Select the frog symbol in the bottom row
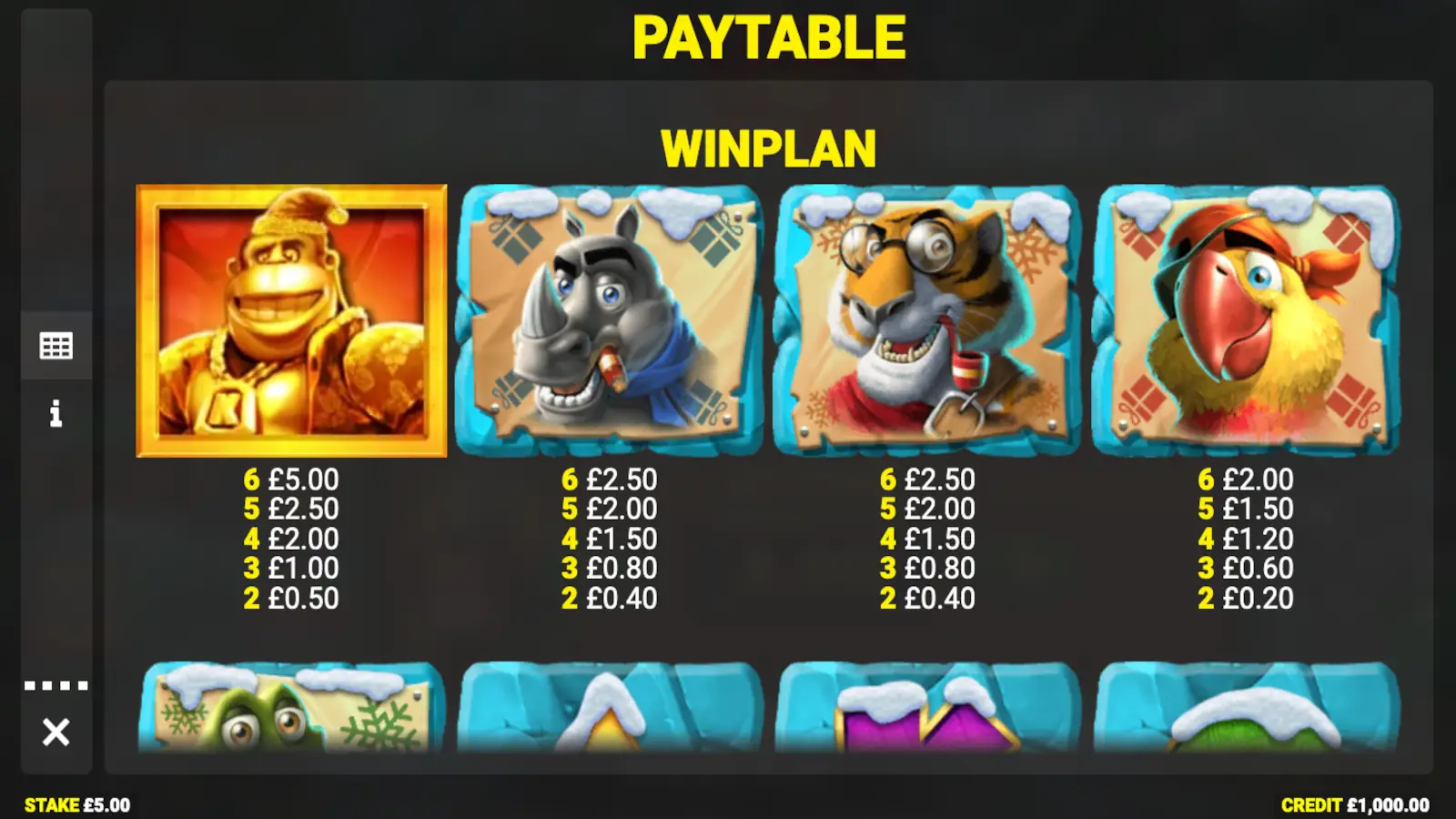The image size is (1456, 819). coord(291,719)
